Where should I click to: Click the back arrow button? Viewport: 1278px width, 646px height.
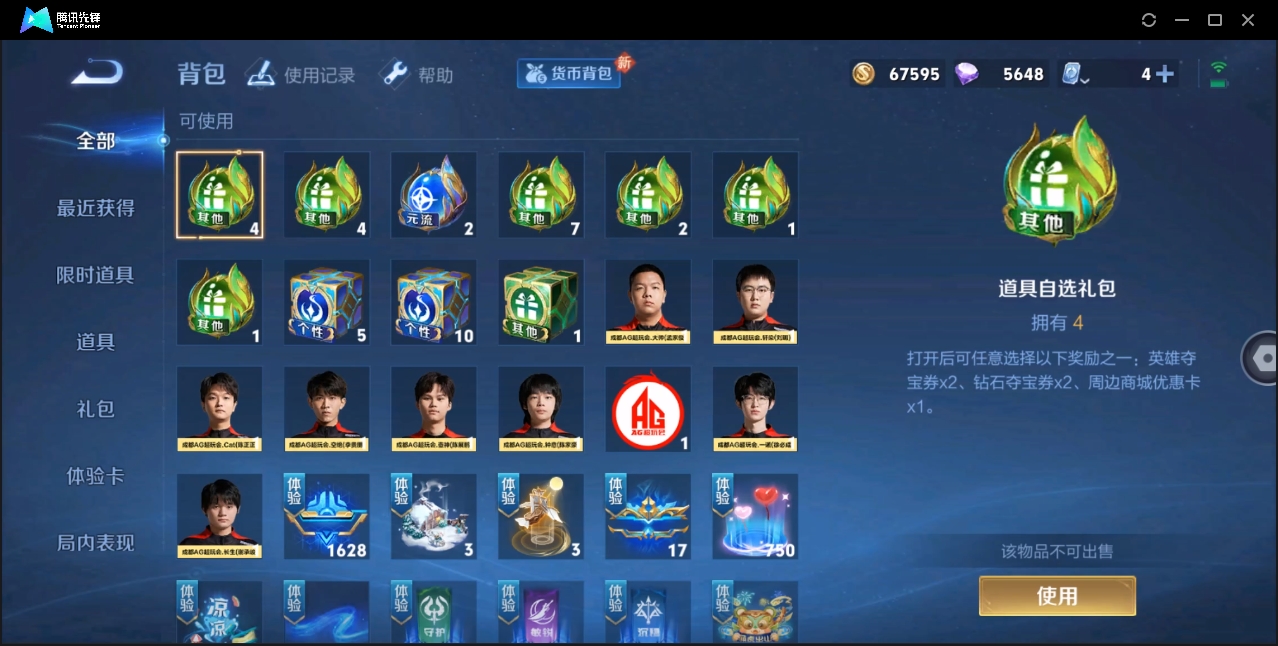[x=97, y=72]
